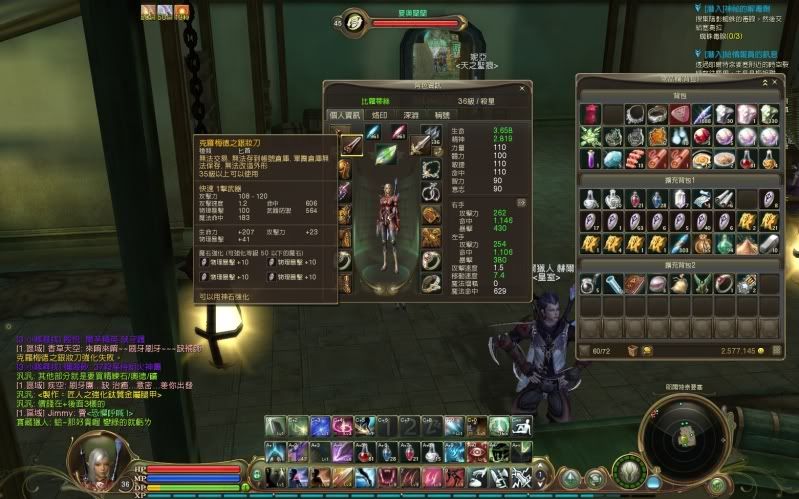The width and height of the screenshot is (799, 499).
Task: Open the 烙印 tab
Action: (x=381, y=116)
